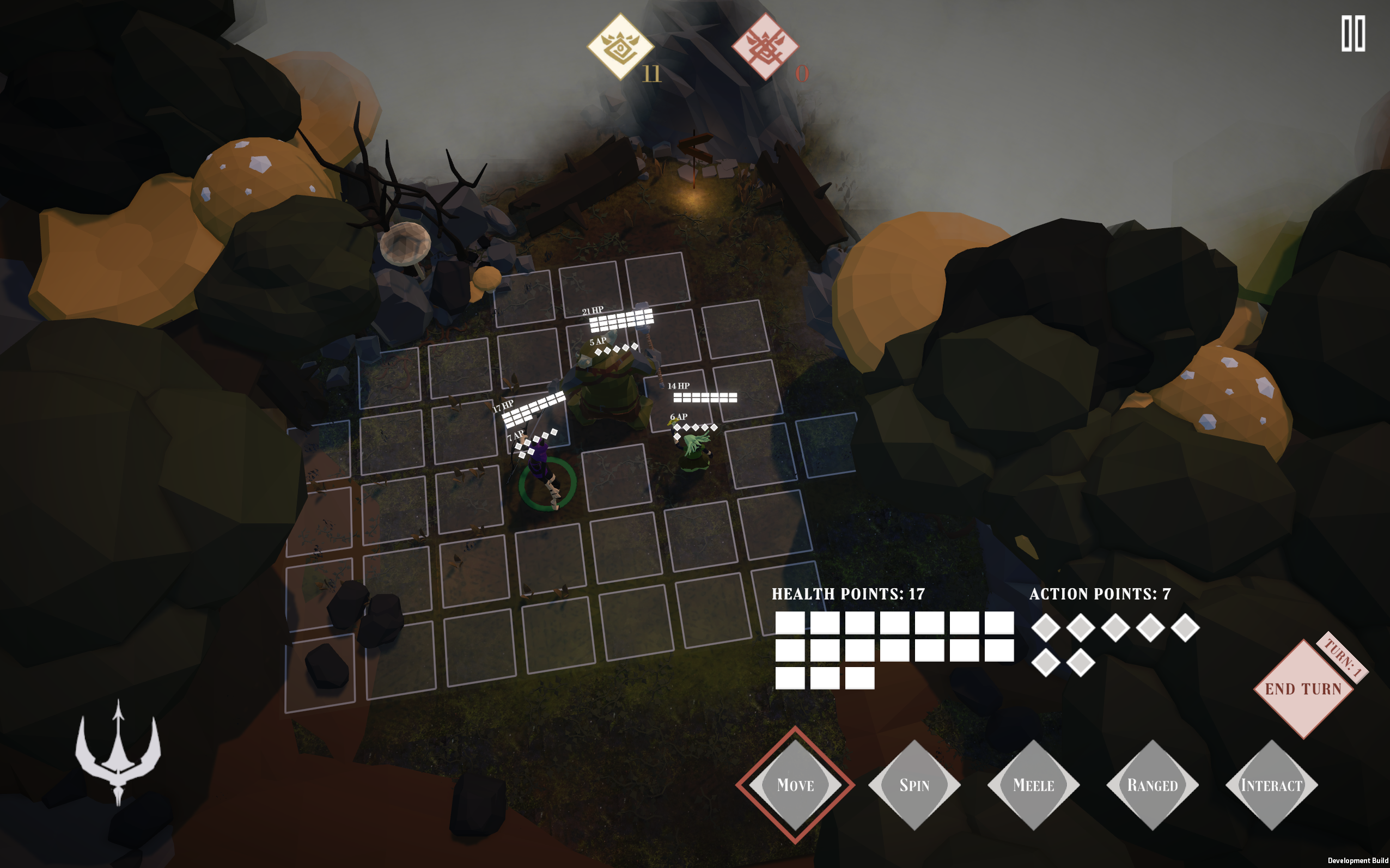
Task: Pause the game with the pause icon
Action: pyautogui.click(x=1352, y=34)
